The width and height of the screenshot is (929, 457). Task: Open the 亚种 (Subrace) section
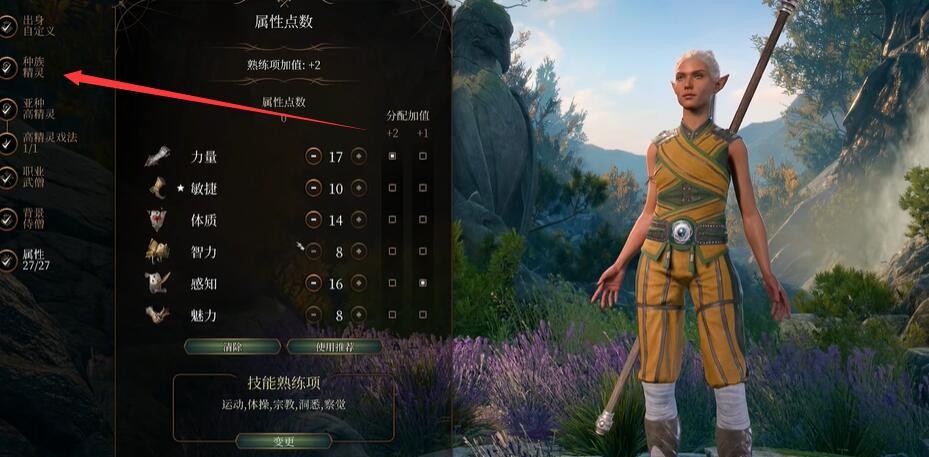[x=9, y=109]
